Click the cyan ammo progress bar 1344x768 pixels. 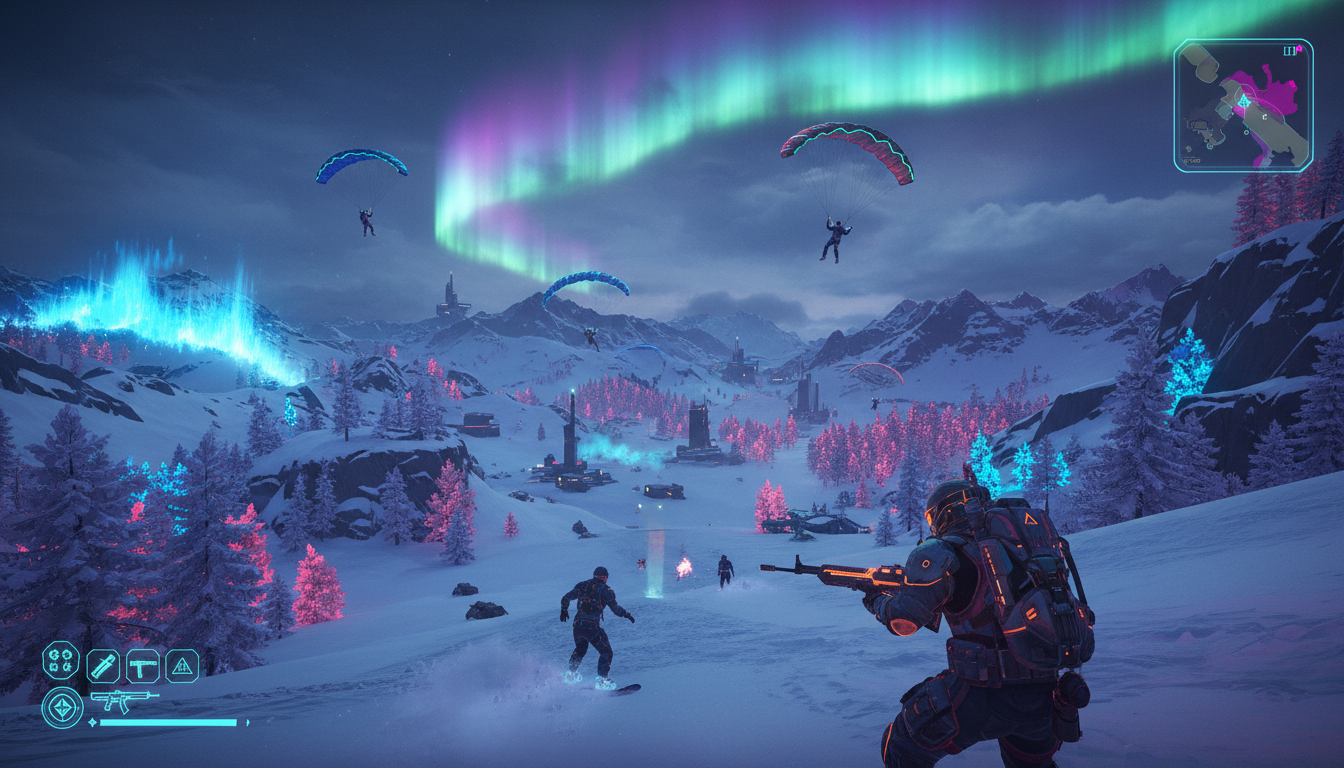167,722
